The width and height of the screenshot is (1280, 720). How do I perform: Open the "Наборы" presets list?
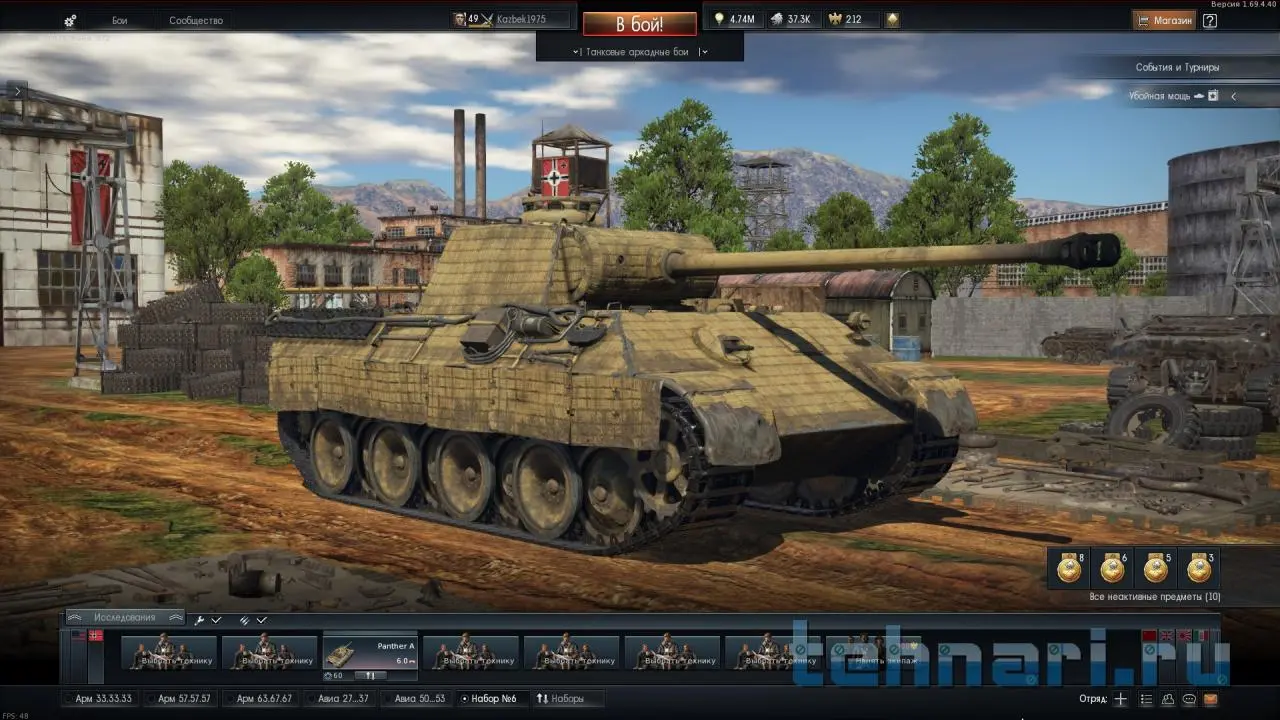pos(561,698)
